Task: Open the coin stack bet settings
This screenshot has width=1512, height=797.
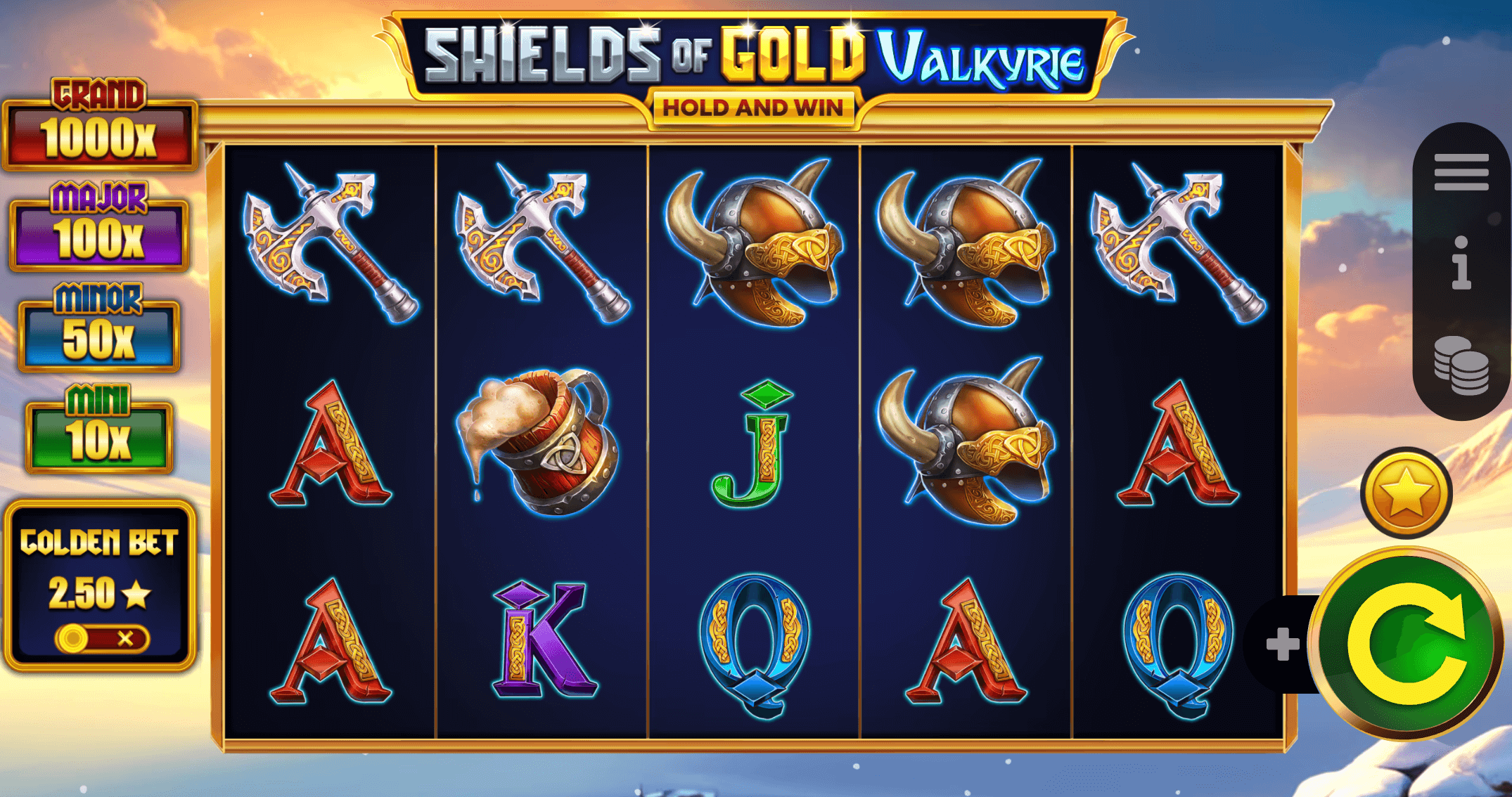Action: pyautogui.click(x=1461, y=365)
